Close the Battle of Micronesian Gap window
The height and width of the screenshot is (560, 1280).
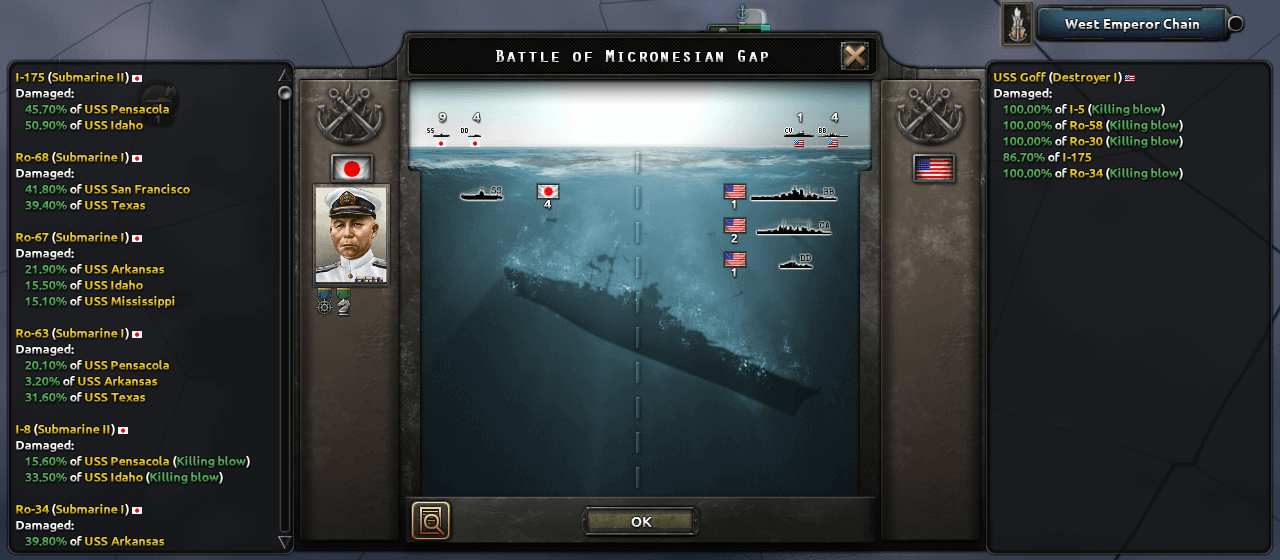[x=855, y=56]
